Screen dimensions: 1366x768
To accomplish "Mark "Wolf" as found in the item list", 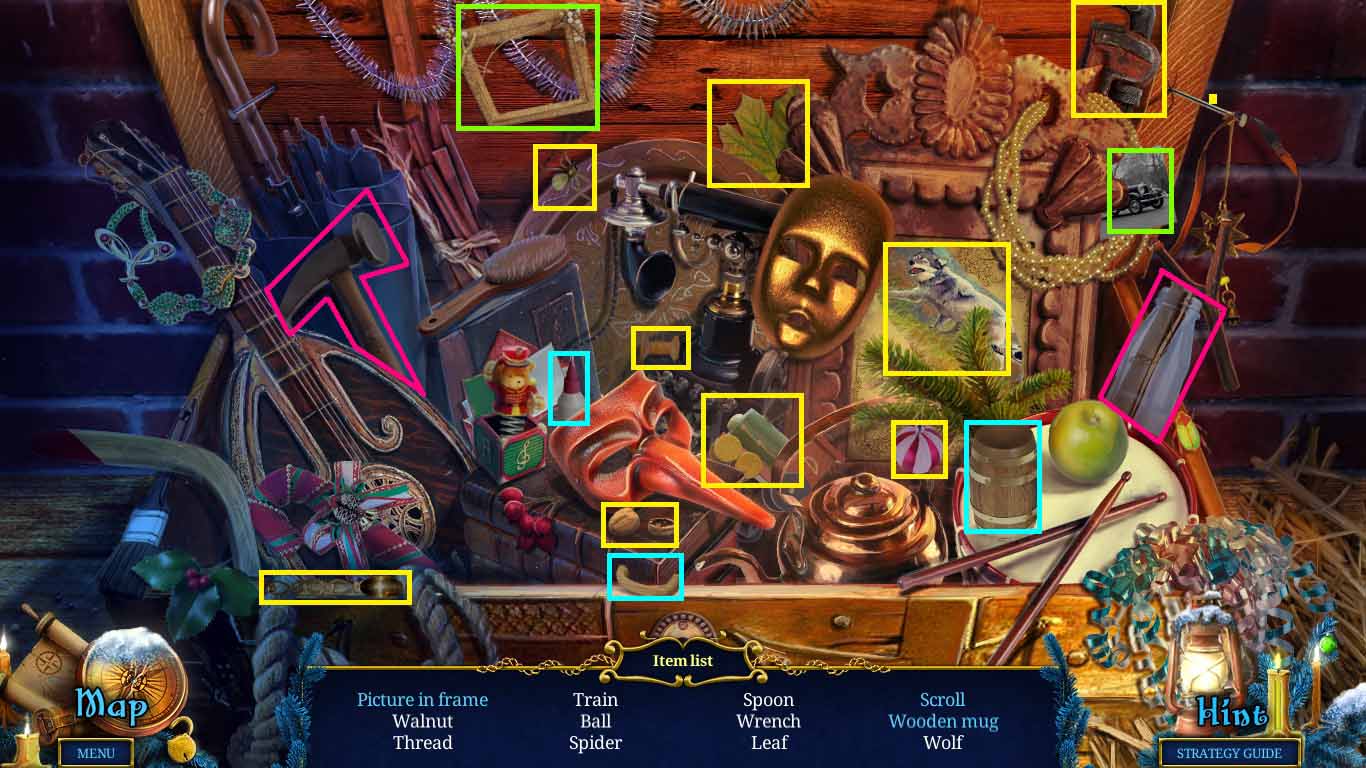I will [942, 743].
